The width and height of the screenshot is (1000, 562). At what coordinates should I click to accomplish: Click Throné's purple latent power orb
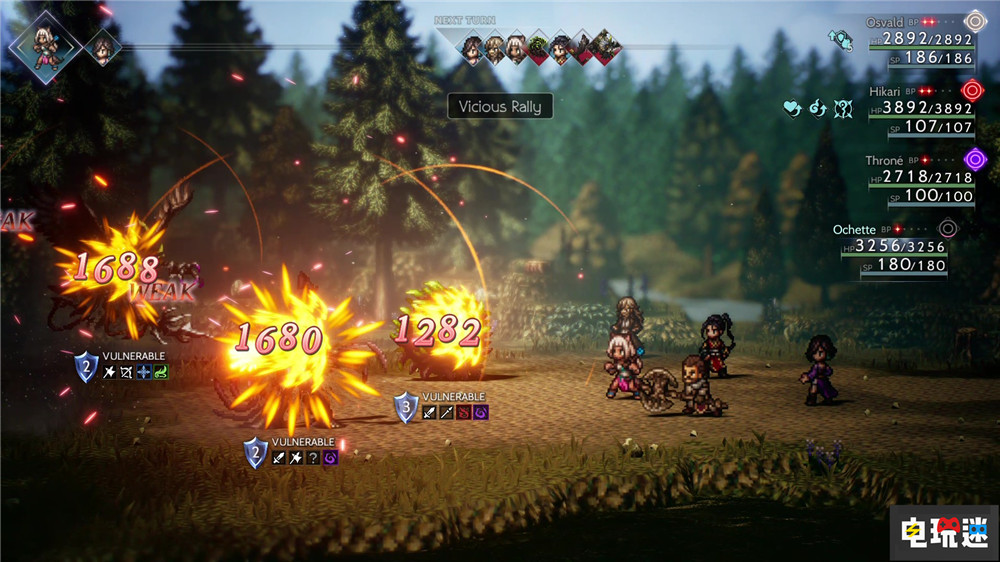click(x=975, y=158)
